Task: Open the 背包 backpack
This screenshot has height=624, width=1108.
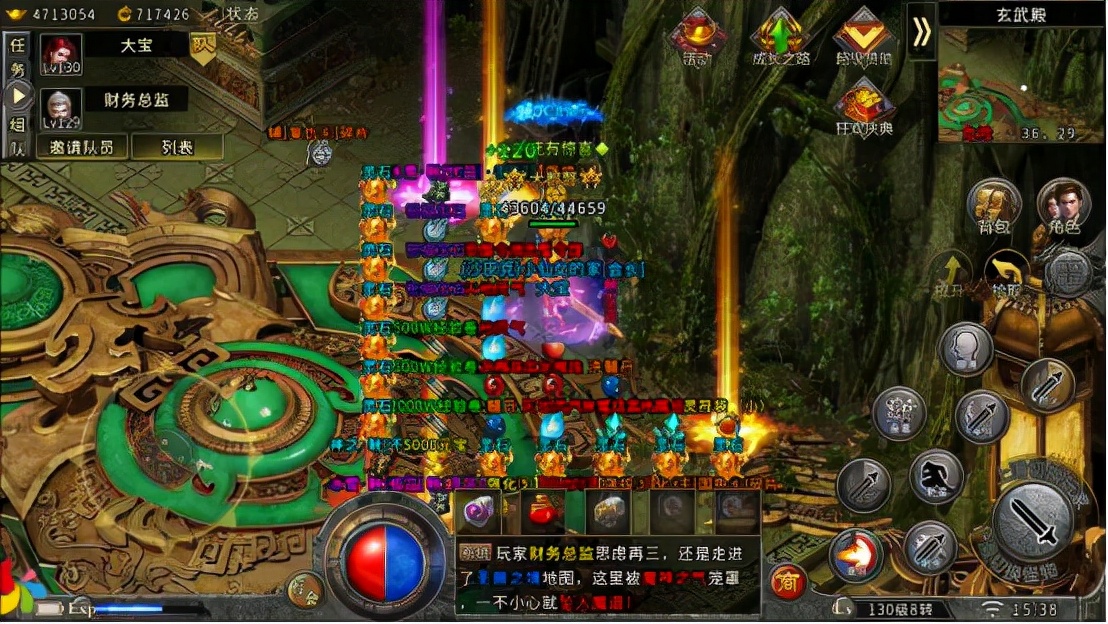Action: [994, 206]
